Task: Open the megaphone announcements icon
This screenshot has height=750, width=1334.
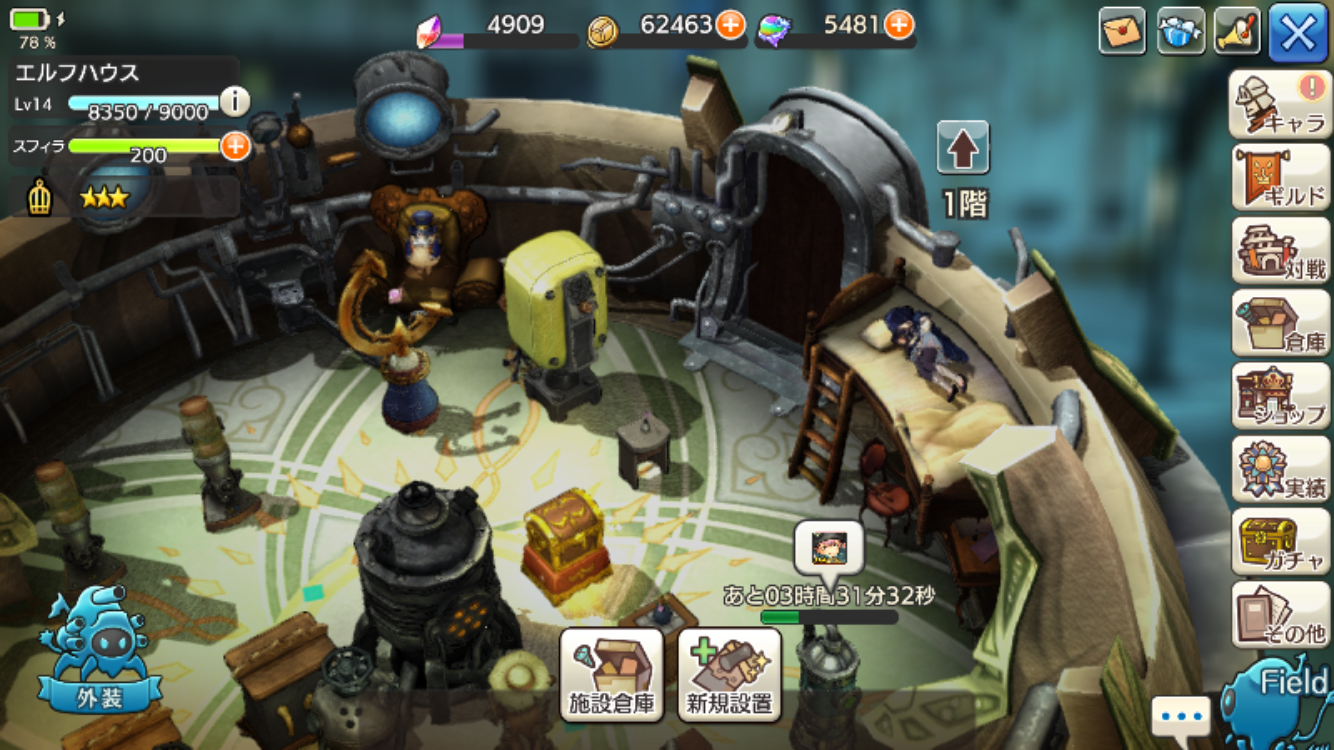Action: pos(1237,31)
